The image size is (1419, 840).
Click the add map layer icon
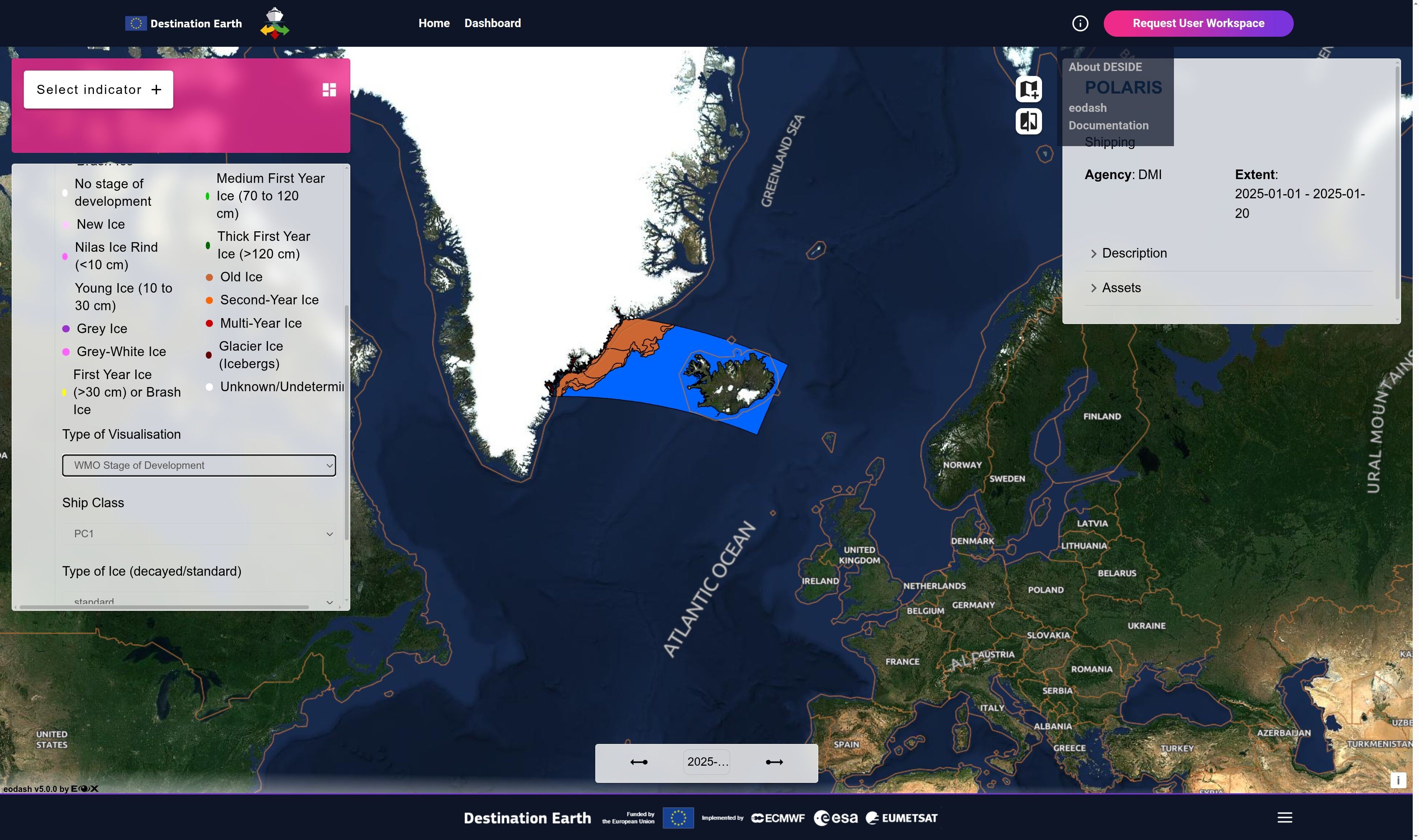coord(1028,89)
